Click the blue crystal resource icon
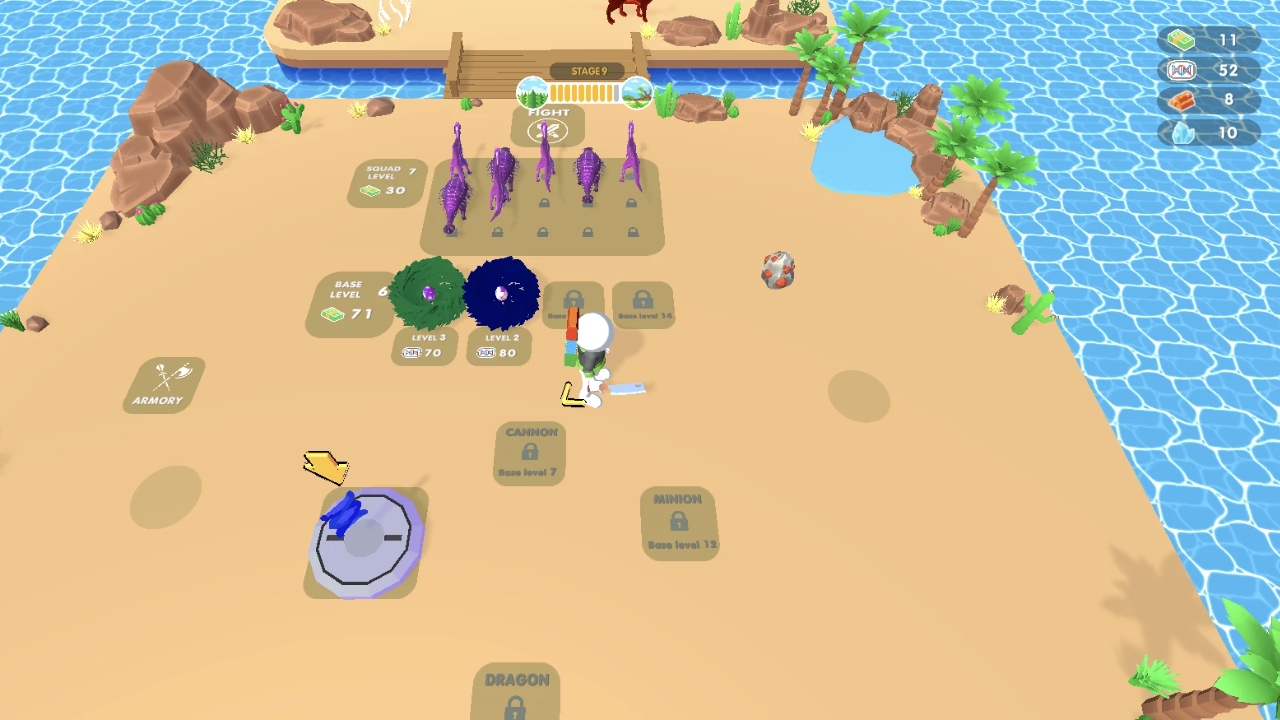The width and height of the screenshot is (1280, 720). point(1182,131)
